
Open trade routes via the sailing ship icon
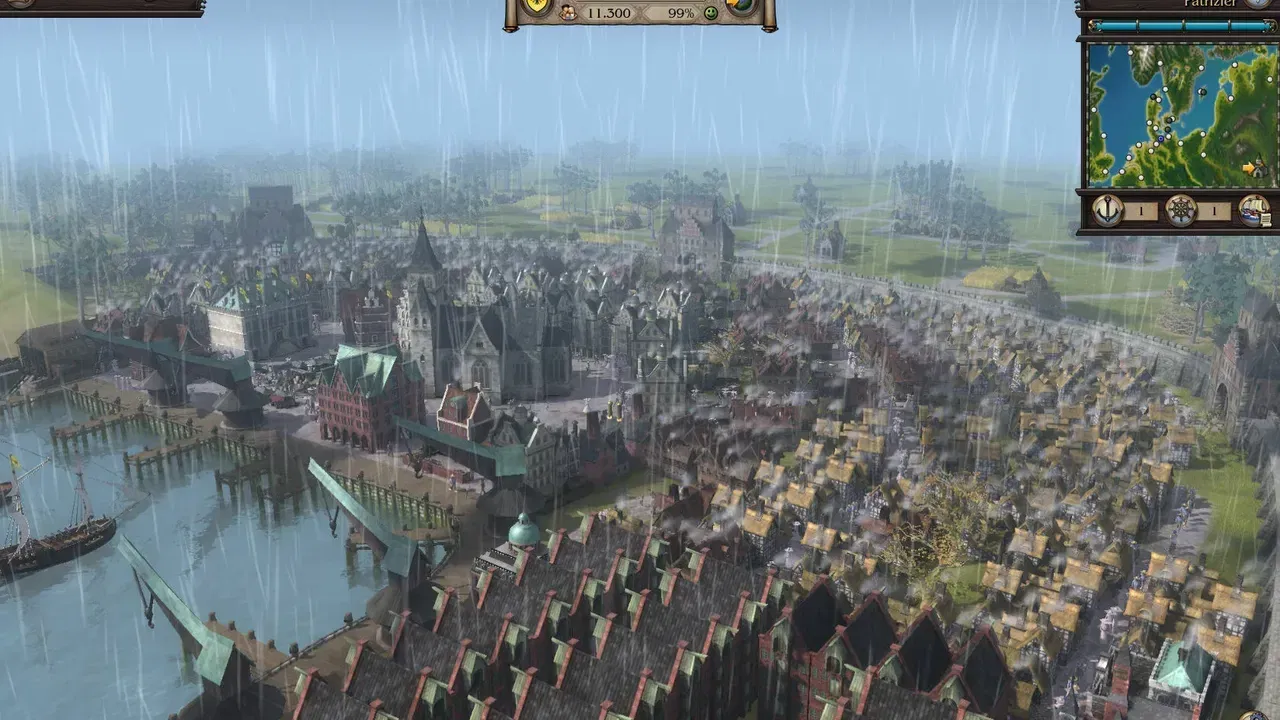[1251, 209]
